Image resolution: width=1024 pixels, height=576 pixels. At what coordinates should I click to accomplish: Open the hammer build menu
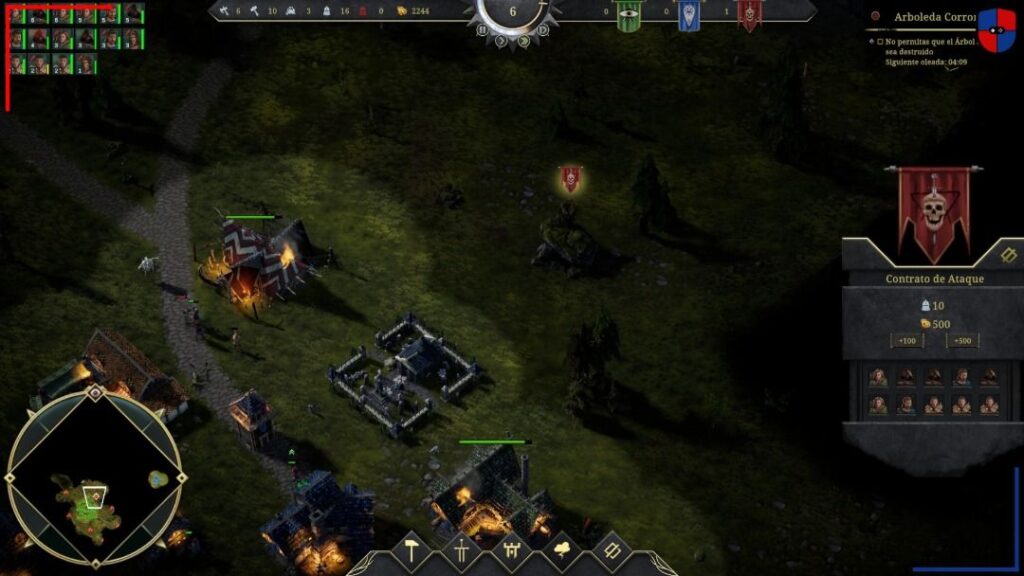pyautogui.click(x=410, y=551)
